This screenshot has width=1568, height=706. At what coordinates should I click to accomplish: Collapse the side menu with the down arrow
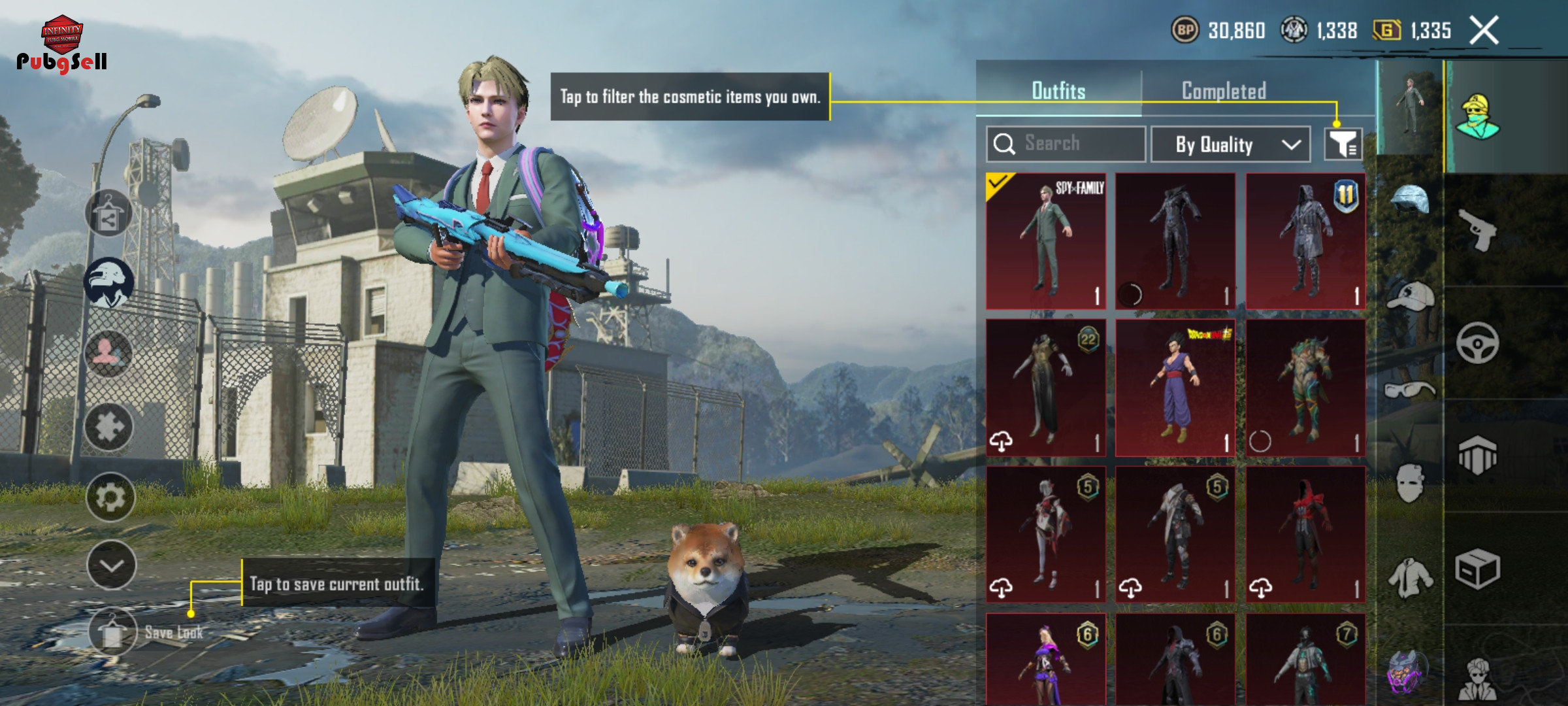(x=111, y=565)
